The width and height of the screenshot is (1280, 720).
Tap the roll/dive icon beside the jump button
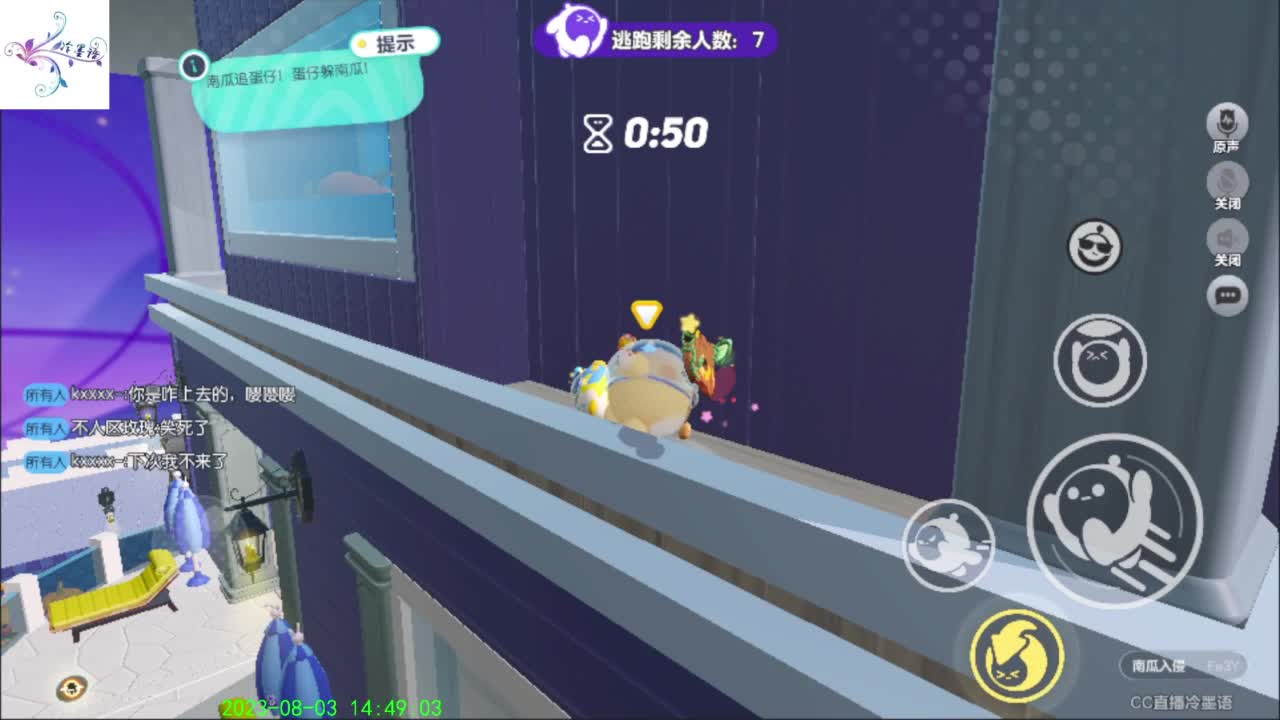coord(946,545)
